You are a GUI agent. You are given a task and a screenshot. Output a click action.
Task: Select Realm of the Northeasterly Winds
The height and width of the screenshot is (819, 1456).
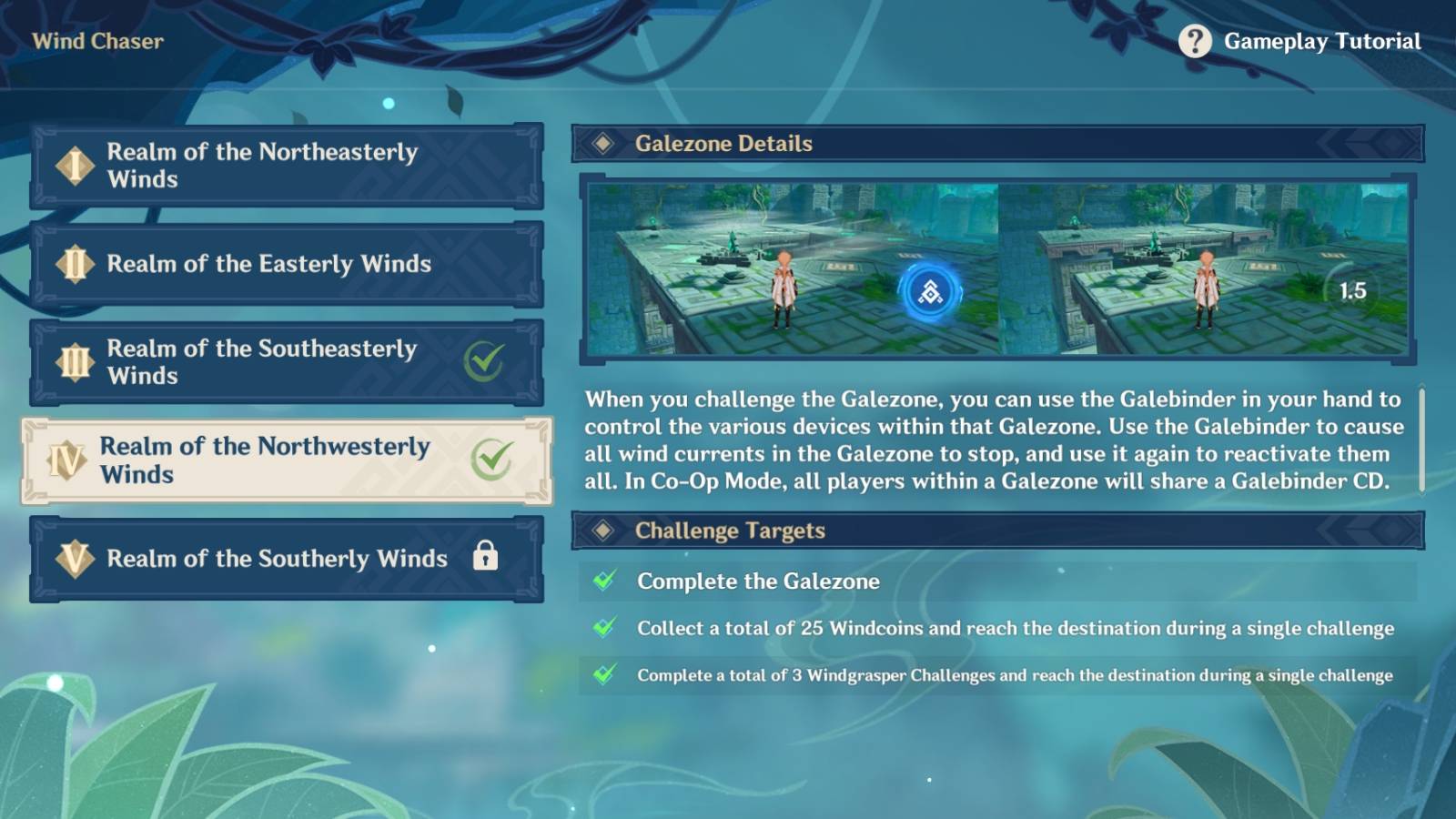click(287, 166)
